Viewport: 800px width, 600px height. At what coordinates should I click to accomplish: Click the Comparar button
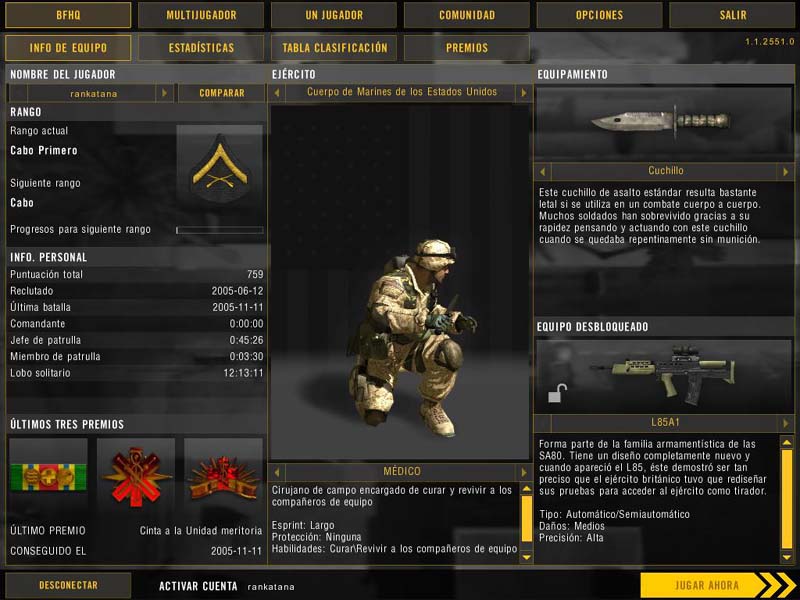click(x=221, y=93)
